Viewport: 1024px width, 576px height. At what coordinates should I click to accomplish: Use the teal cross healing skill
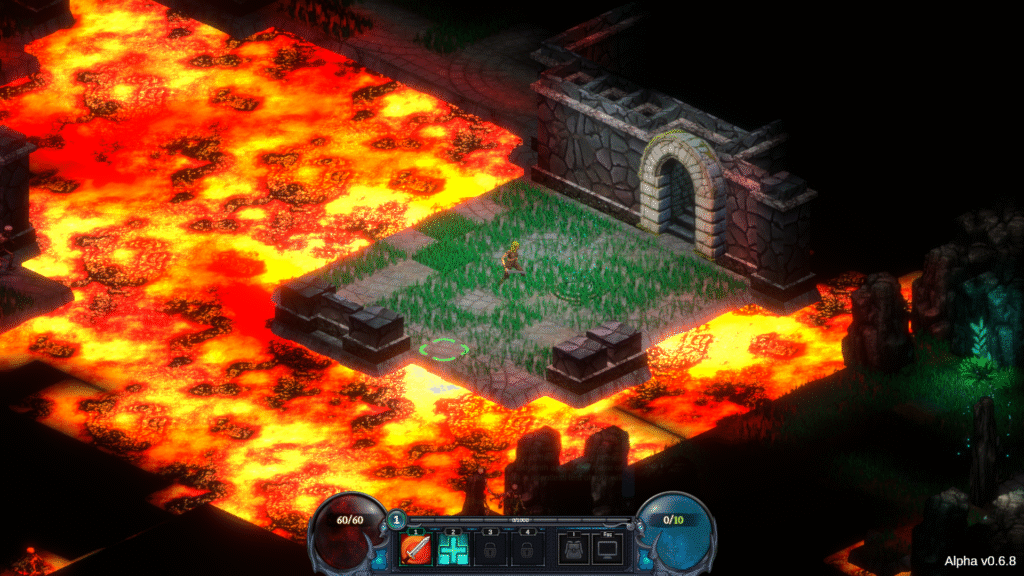(x=453, y=549)
